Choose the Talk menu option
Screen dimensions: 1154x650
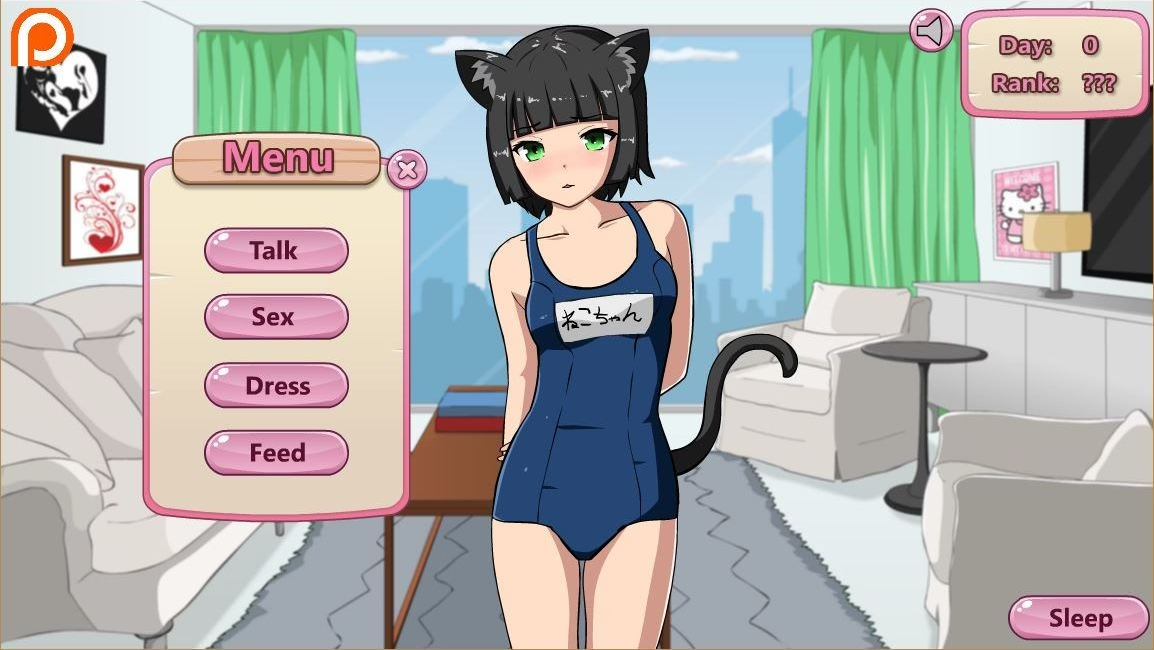coord(276,250)
